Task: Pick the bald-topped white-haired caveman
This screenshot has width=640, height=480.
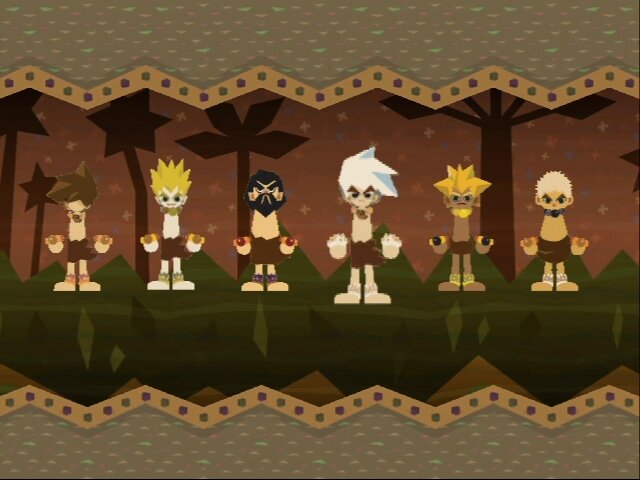Action: [x=554, y=232]
